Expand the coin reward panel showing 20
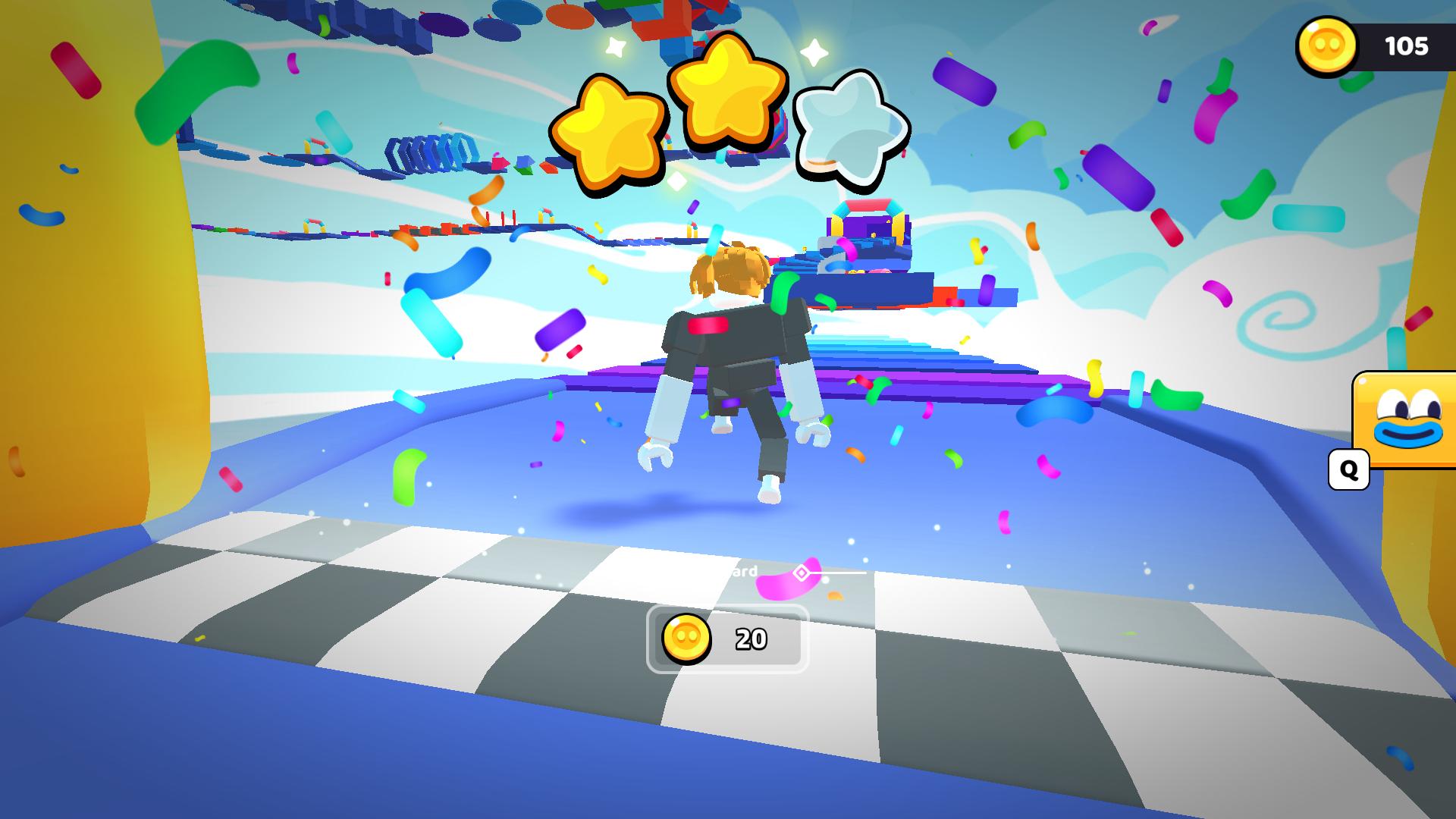 pos(724,639)
